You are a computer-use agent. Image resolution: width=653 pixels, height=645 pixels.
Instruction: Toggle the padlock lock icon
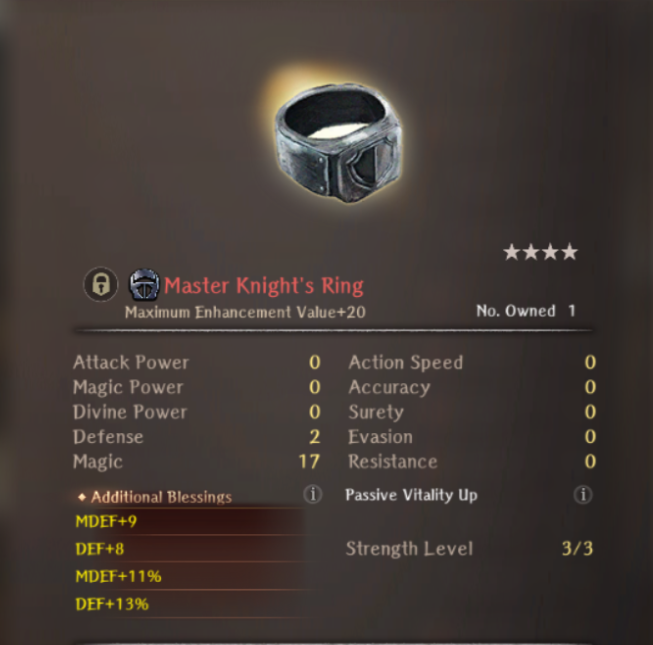click(100, 286)
